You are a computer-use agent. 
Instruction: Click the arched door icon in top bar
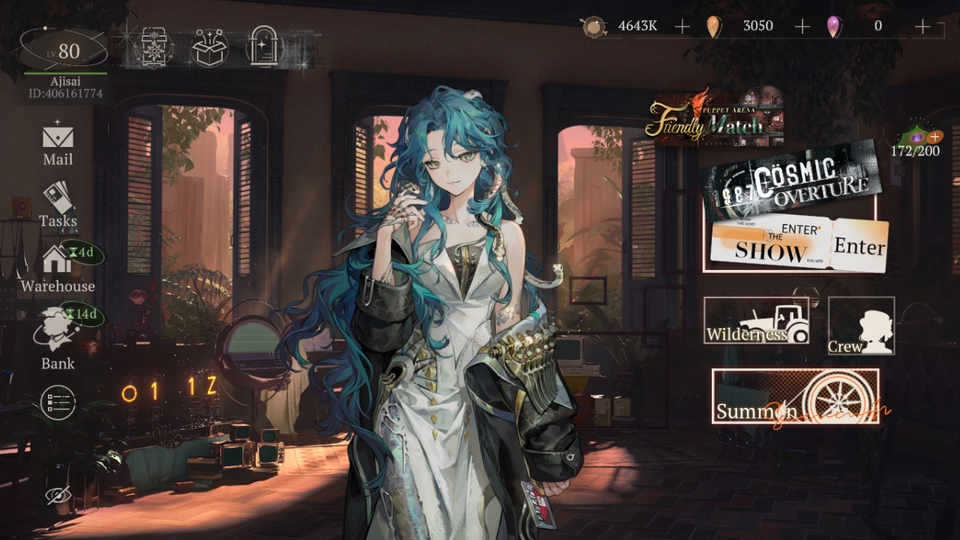click(x=264, y=47)
